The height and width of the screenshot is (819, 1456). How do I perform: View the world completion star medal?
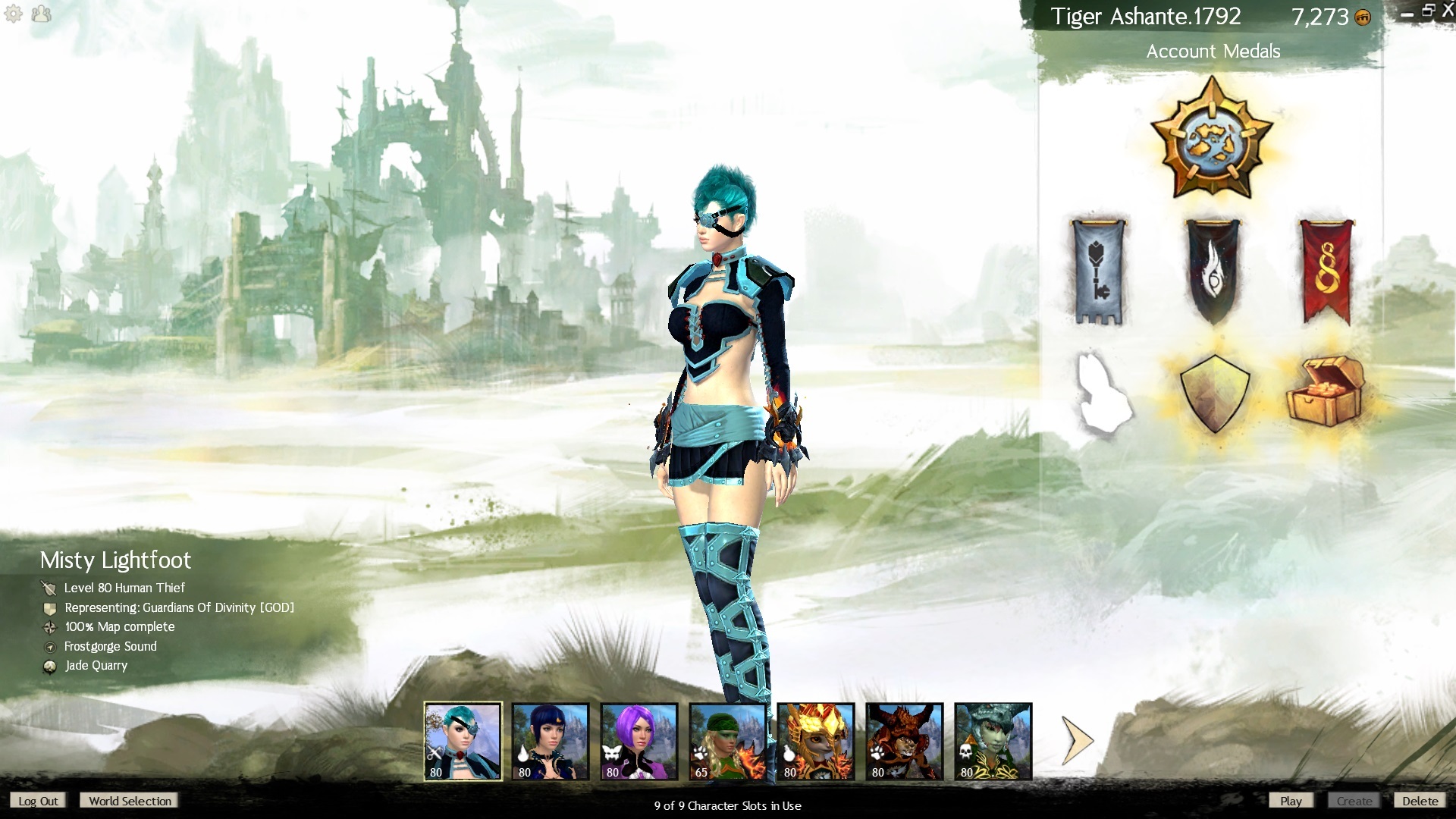click(x=1212, y=138)
